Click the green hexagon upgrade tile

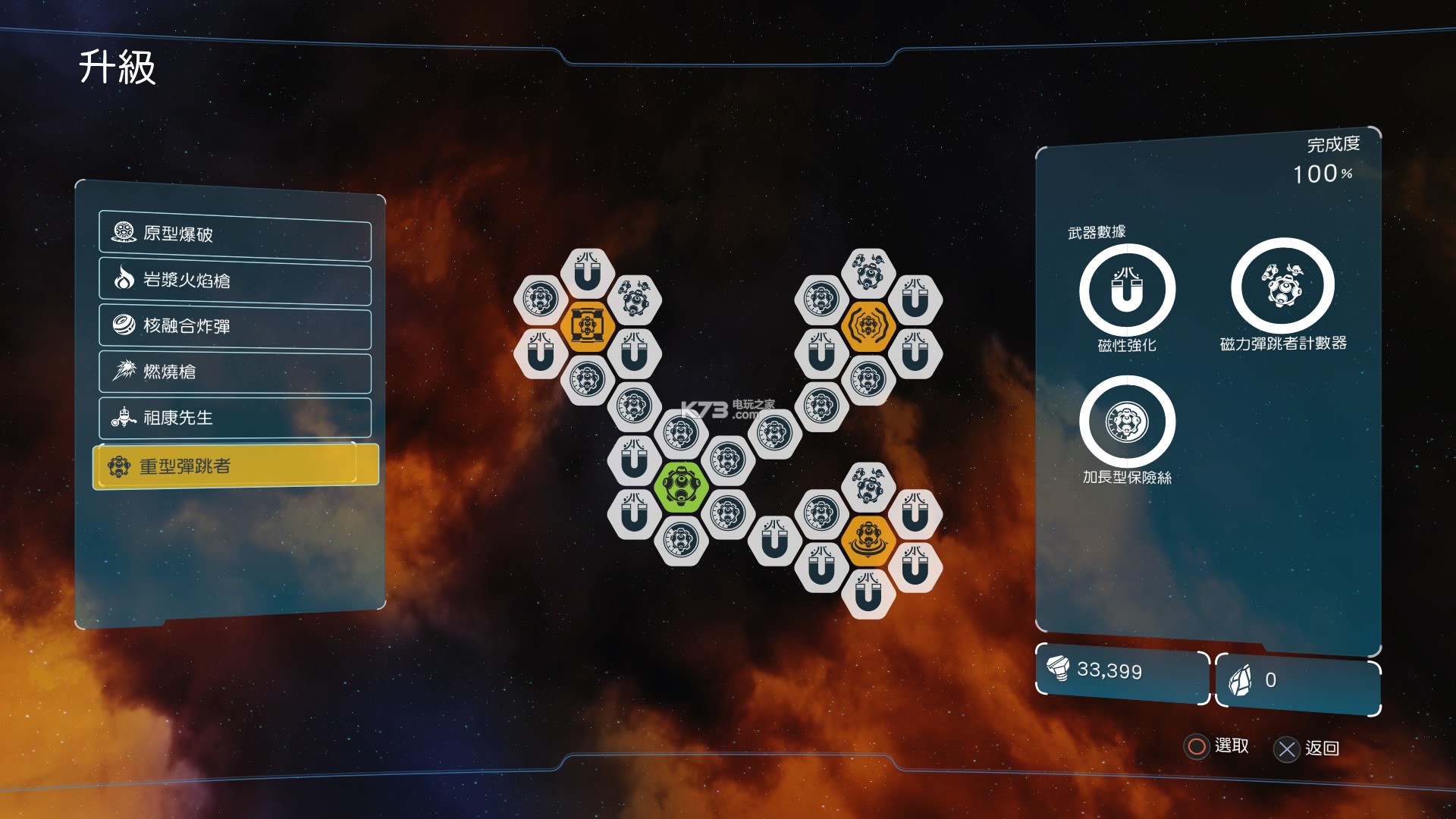681,486
